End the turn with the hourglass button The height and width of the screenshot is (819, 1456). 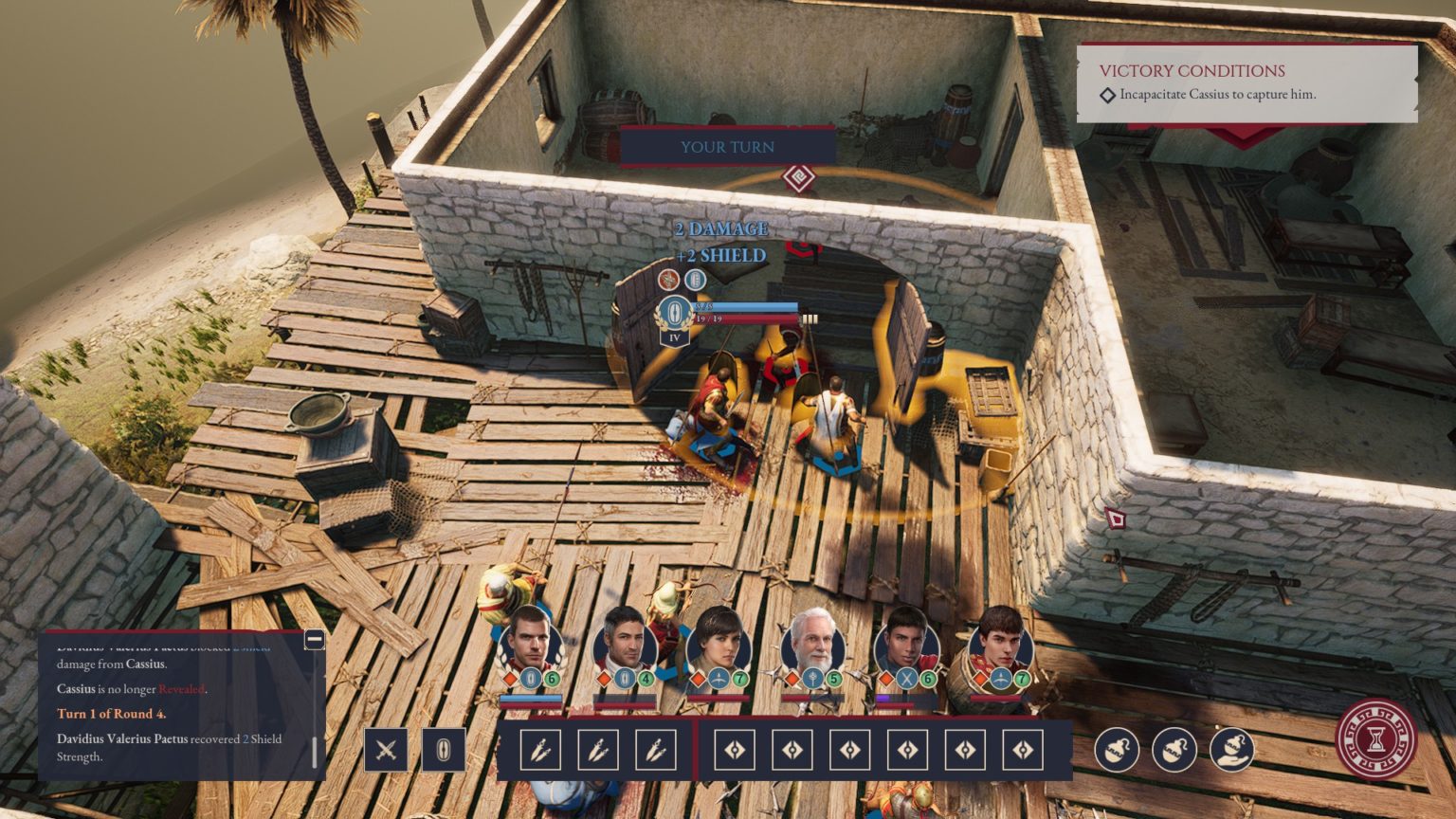(x=1375, y=739)
